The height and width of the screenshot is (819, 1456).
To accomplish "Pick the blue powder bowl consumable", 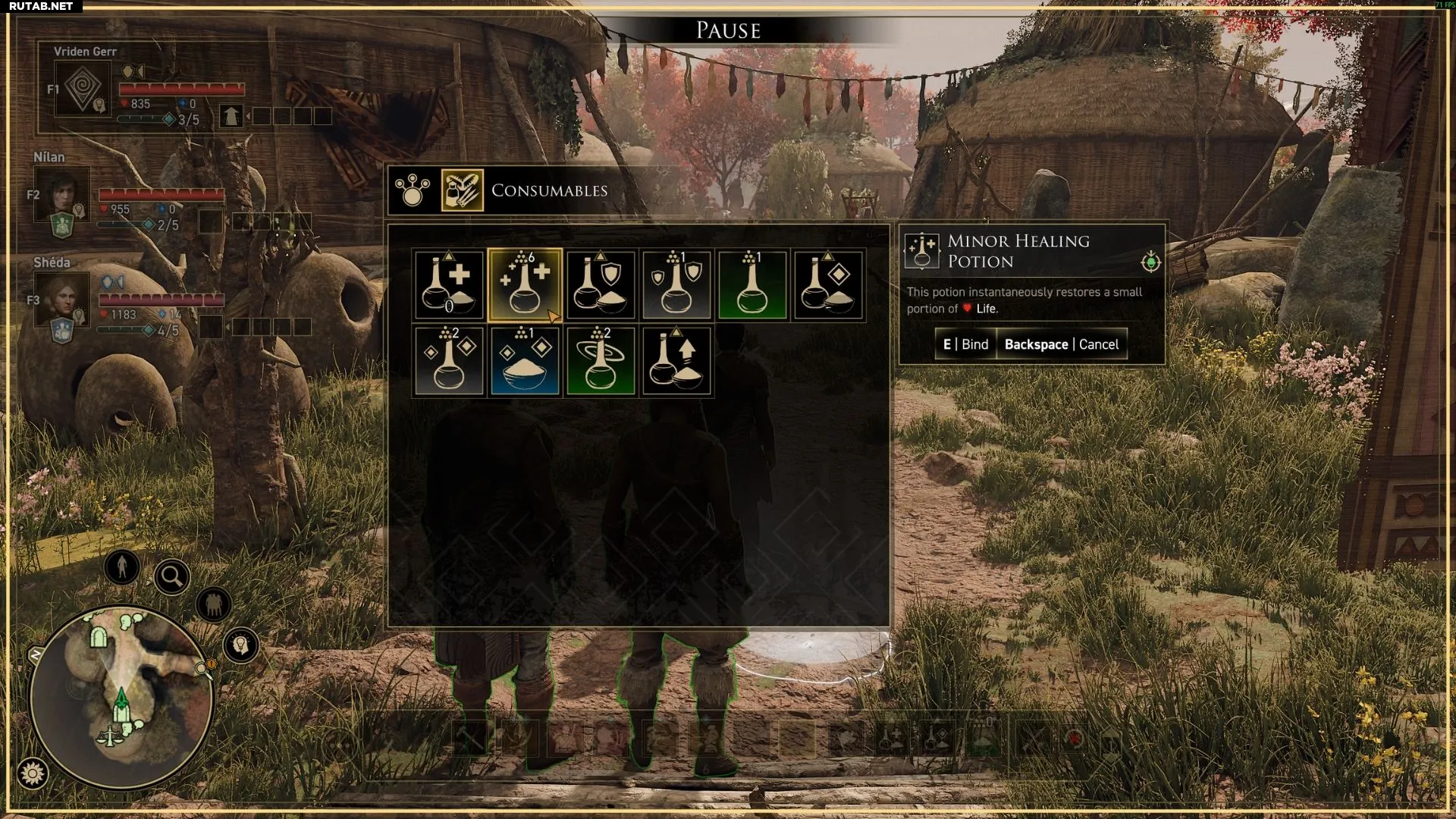I will (525, 361).
